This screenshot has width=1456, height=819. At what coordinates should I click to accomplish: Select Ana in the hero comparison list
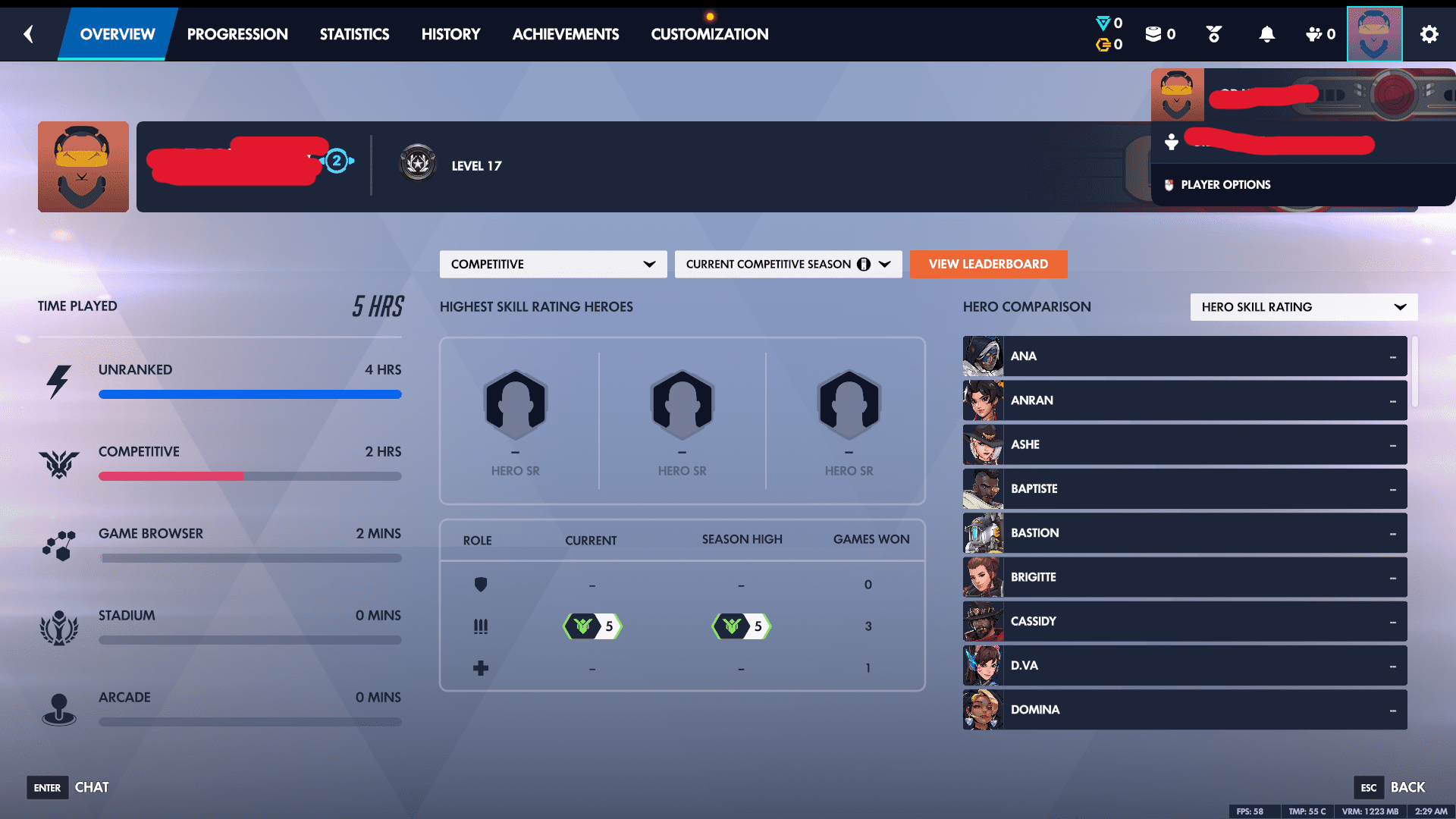click(1184, 356)
